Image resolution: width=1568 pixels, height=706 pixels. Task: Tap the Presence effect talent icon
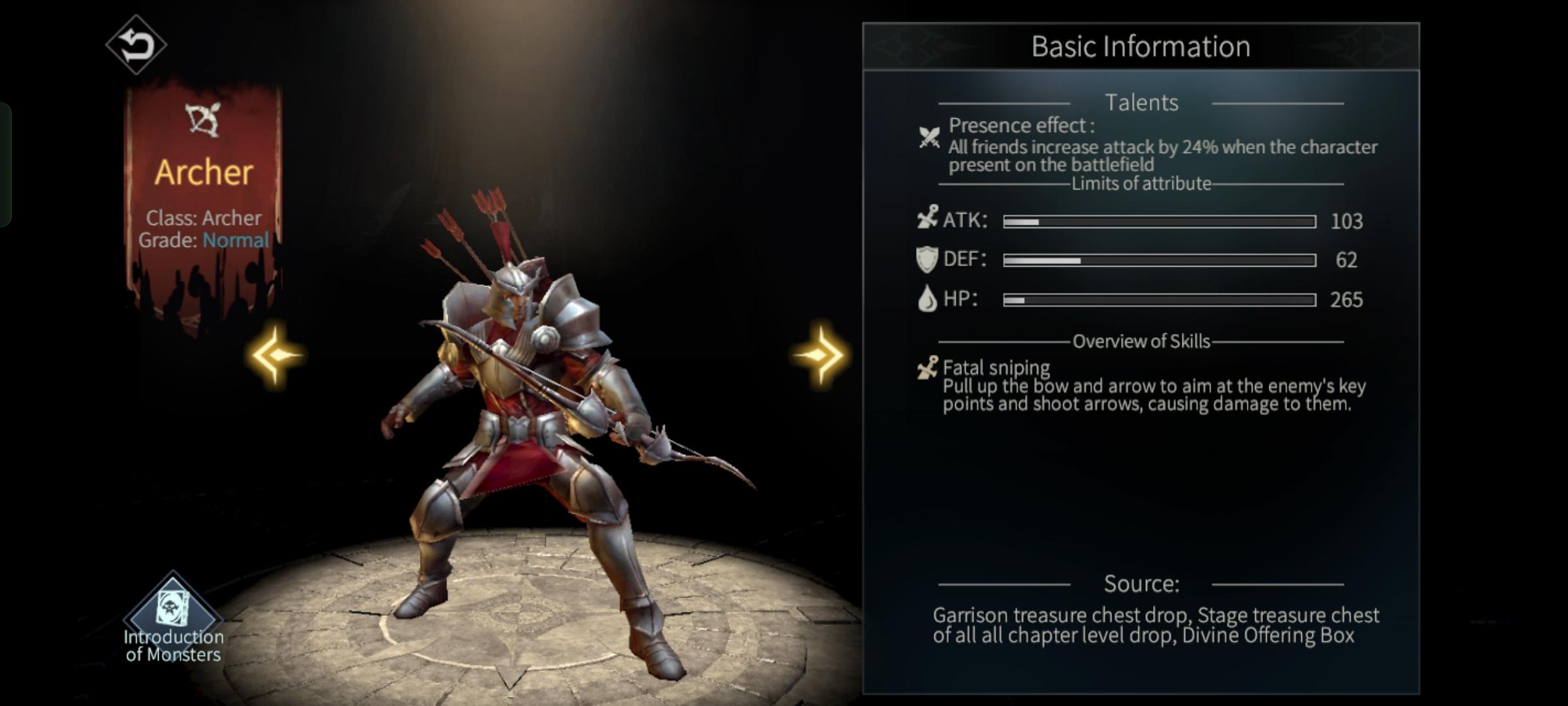tap(929, 137)
